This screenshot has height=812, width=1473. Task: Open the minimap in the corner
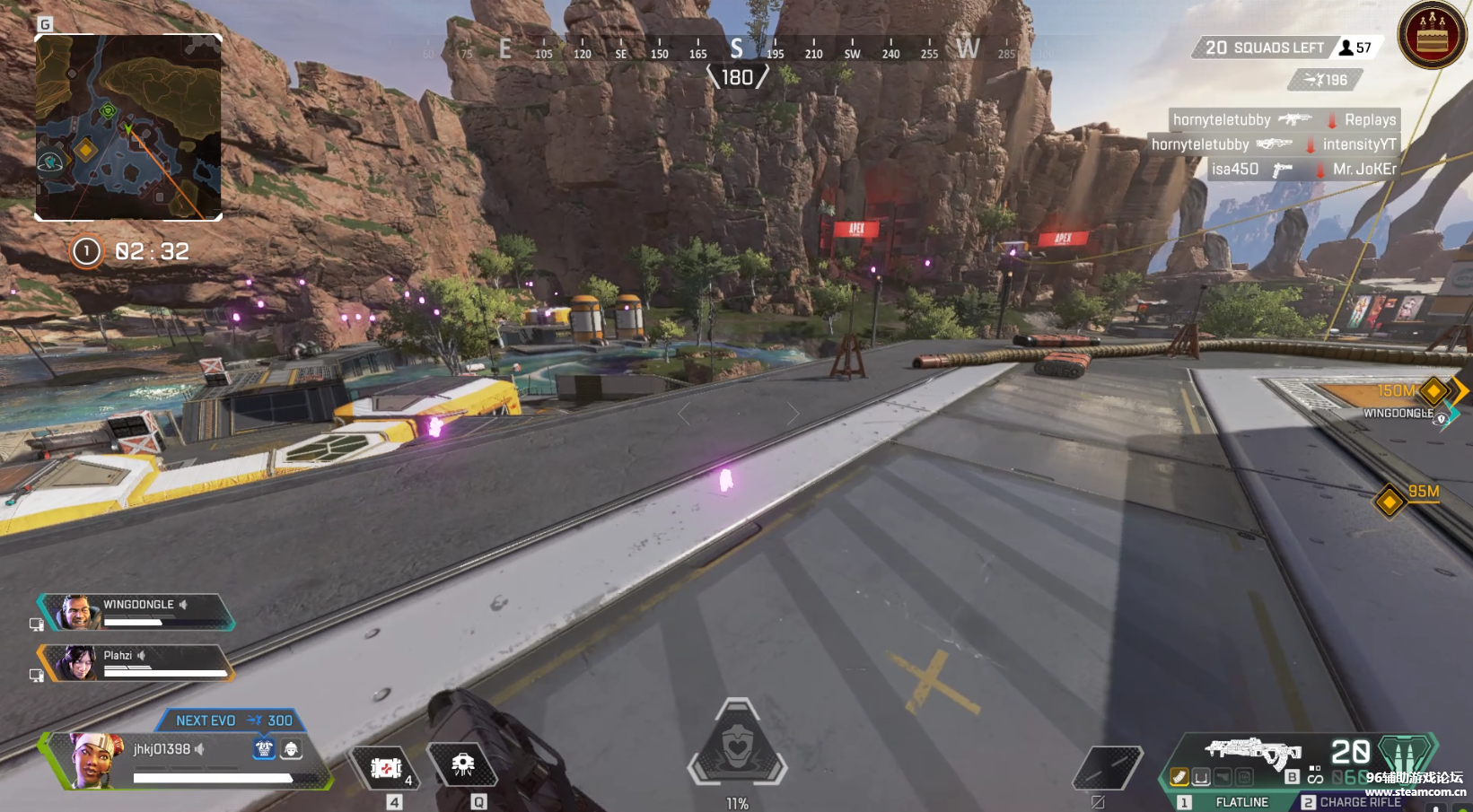coord(128,127)
